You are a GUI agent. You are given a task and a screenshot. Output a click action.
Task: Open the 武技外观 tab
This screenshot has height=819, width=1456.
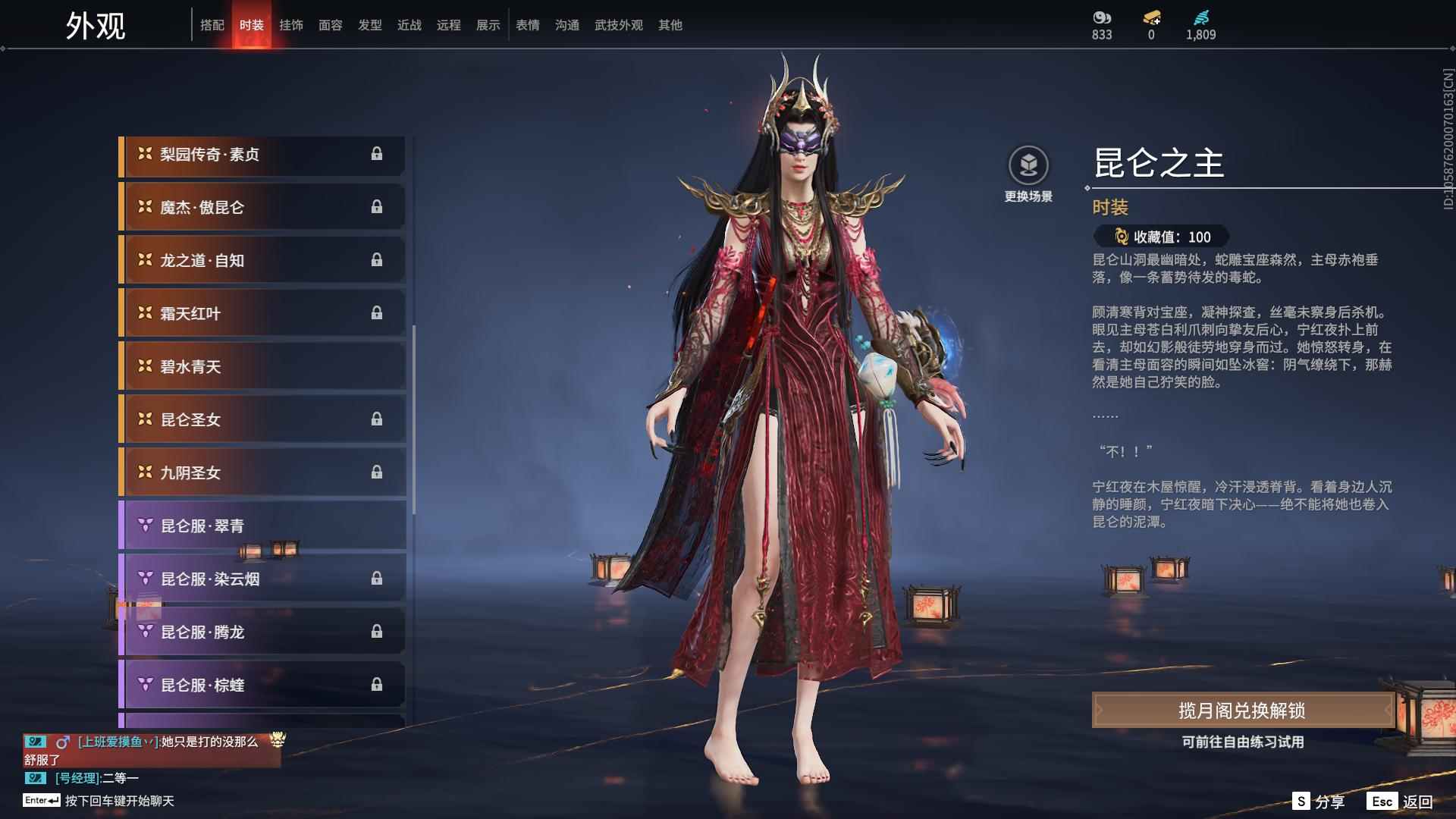(618, 24)
